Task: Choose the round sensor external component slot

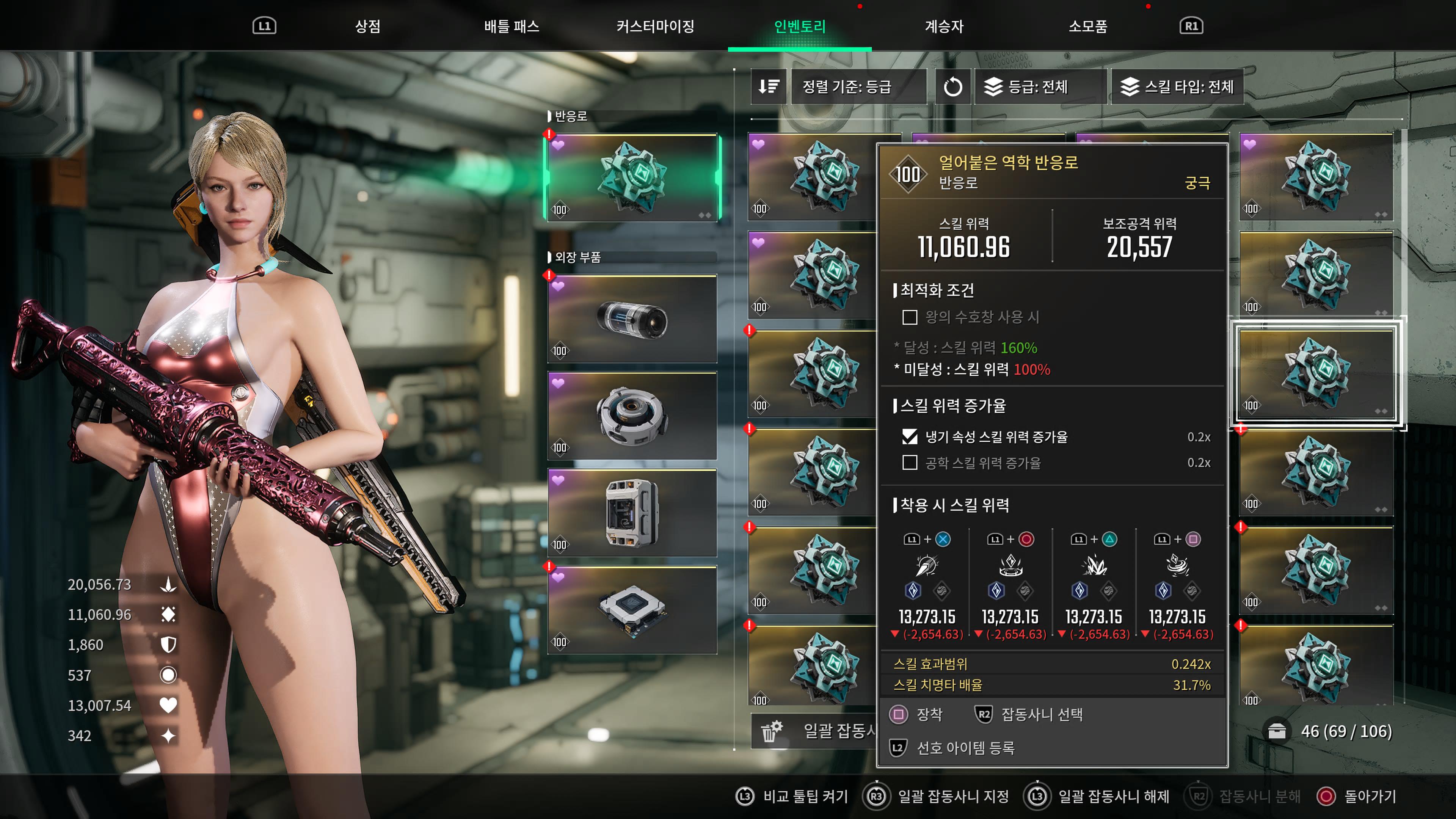Action: (x=632, y=416)
